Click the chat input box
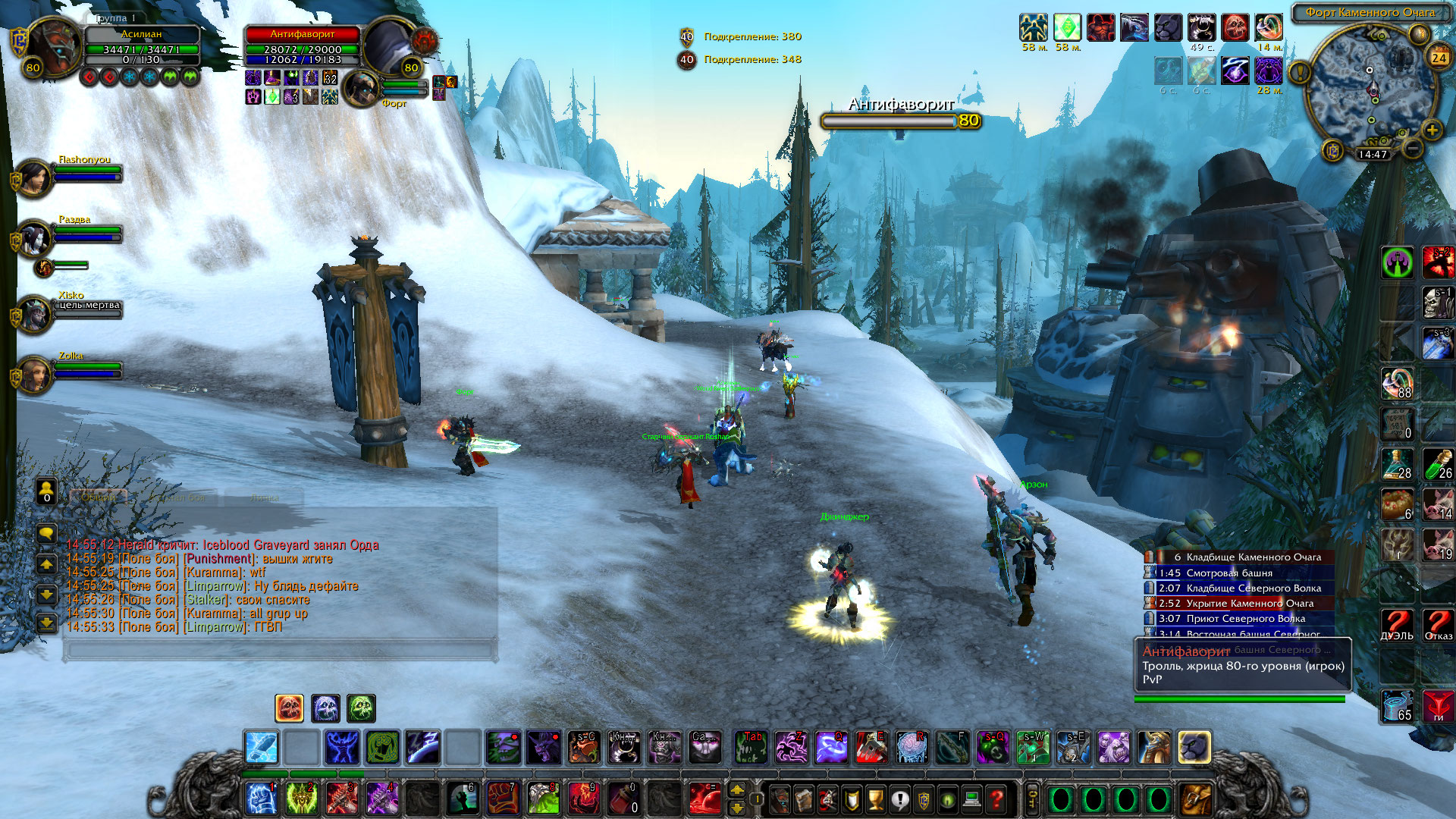 pos(281,650)
